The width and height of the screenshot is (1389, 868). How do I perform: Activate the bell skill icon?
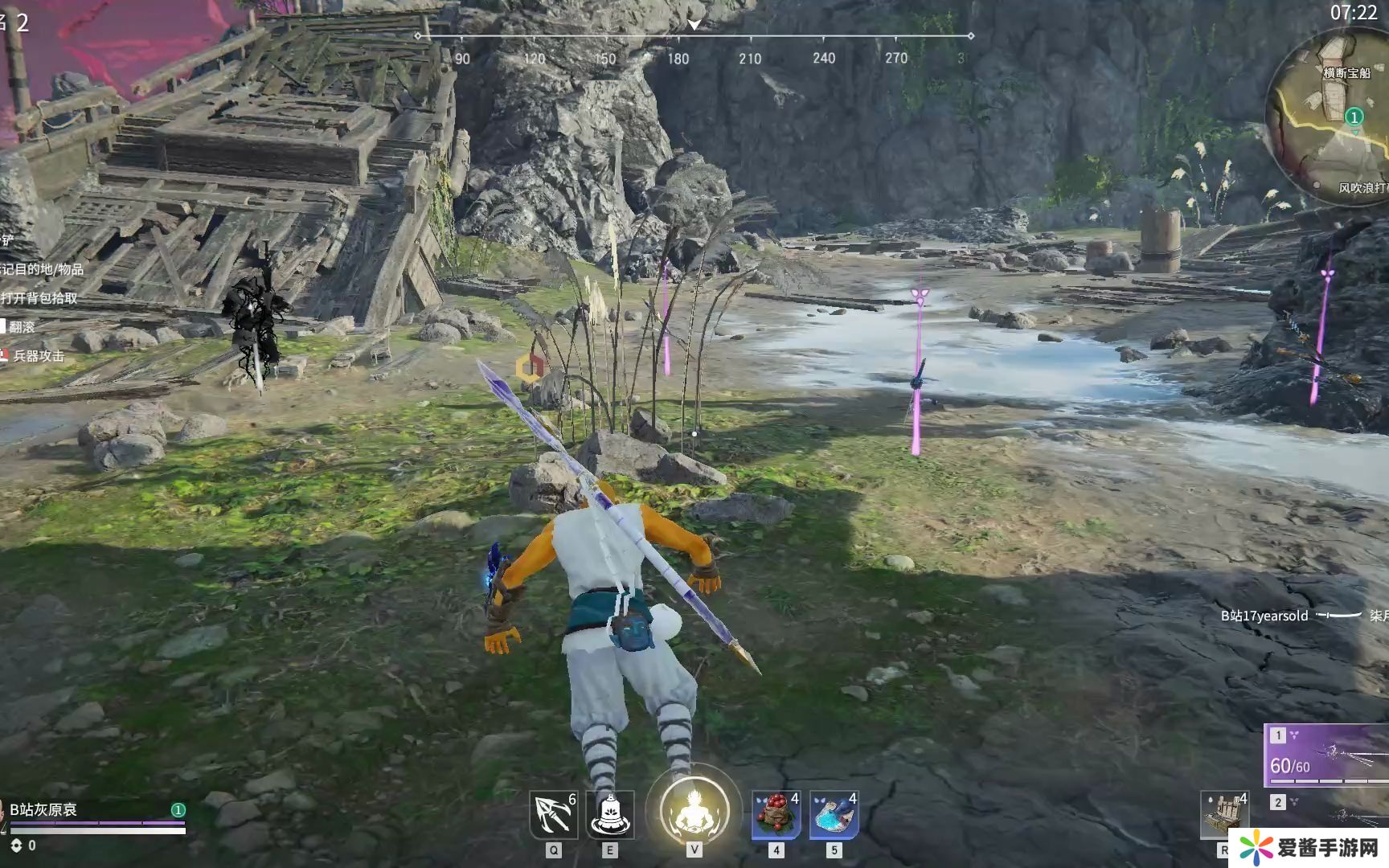609,815
